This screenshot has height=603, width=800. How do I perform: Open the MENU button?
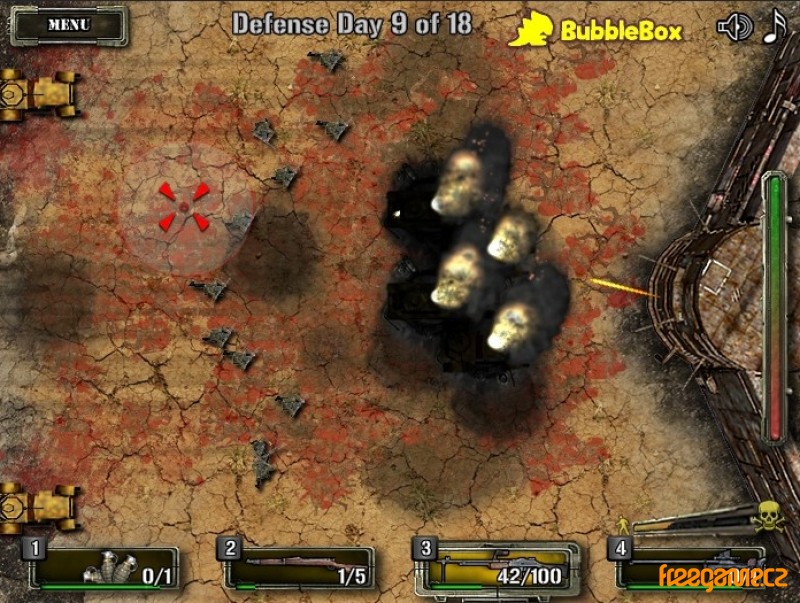point(68,25)
